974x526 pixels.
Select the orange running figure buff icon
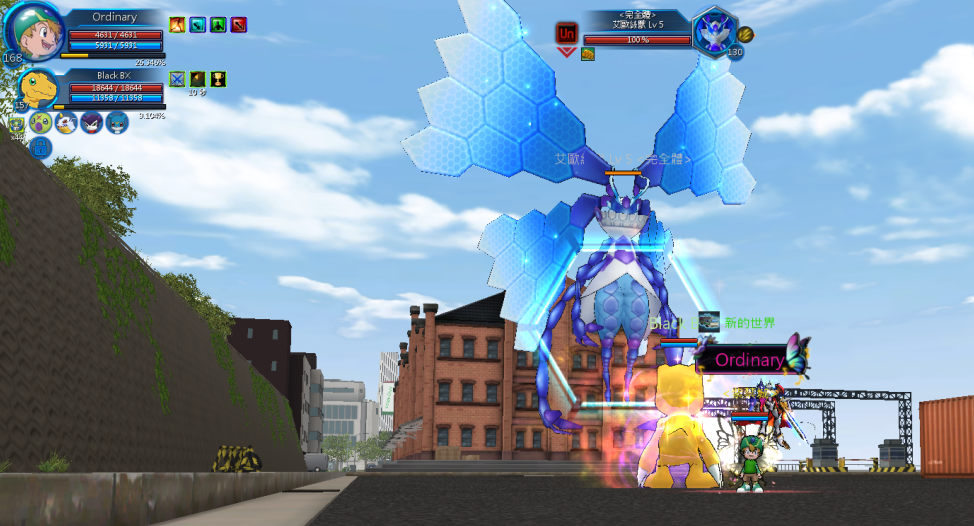(177, 24)
